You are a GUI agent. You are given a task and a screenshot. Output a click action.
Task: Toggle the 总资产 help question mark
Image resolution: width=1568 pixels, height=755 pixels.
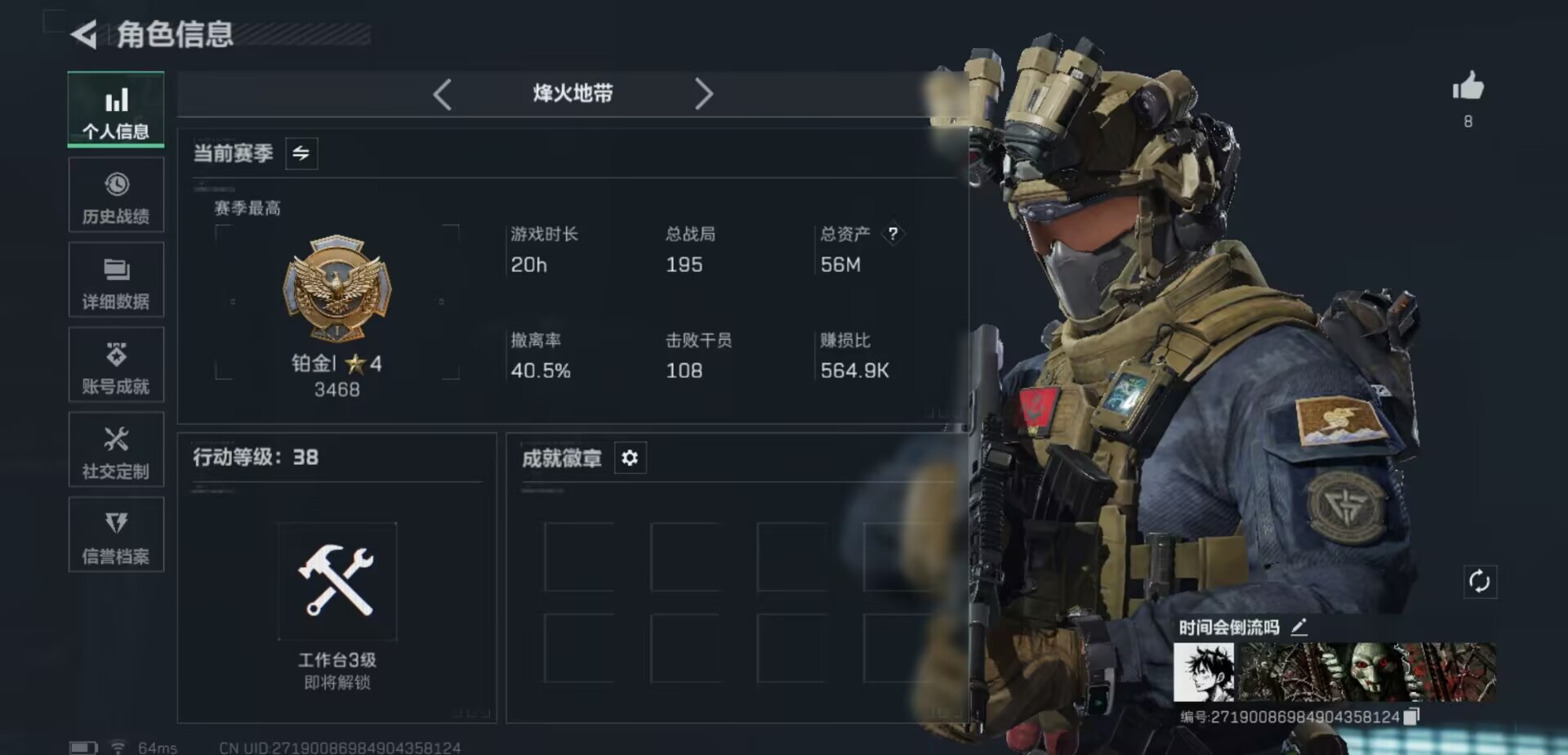(x=893, y=235)
